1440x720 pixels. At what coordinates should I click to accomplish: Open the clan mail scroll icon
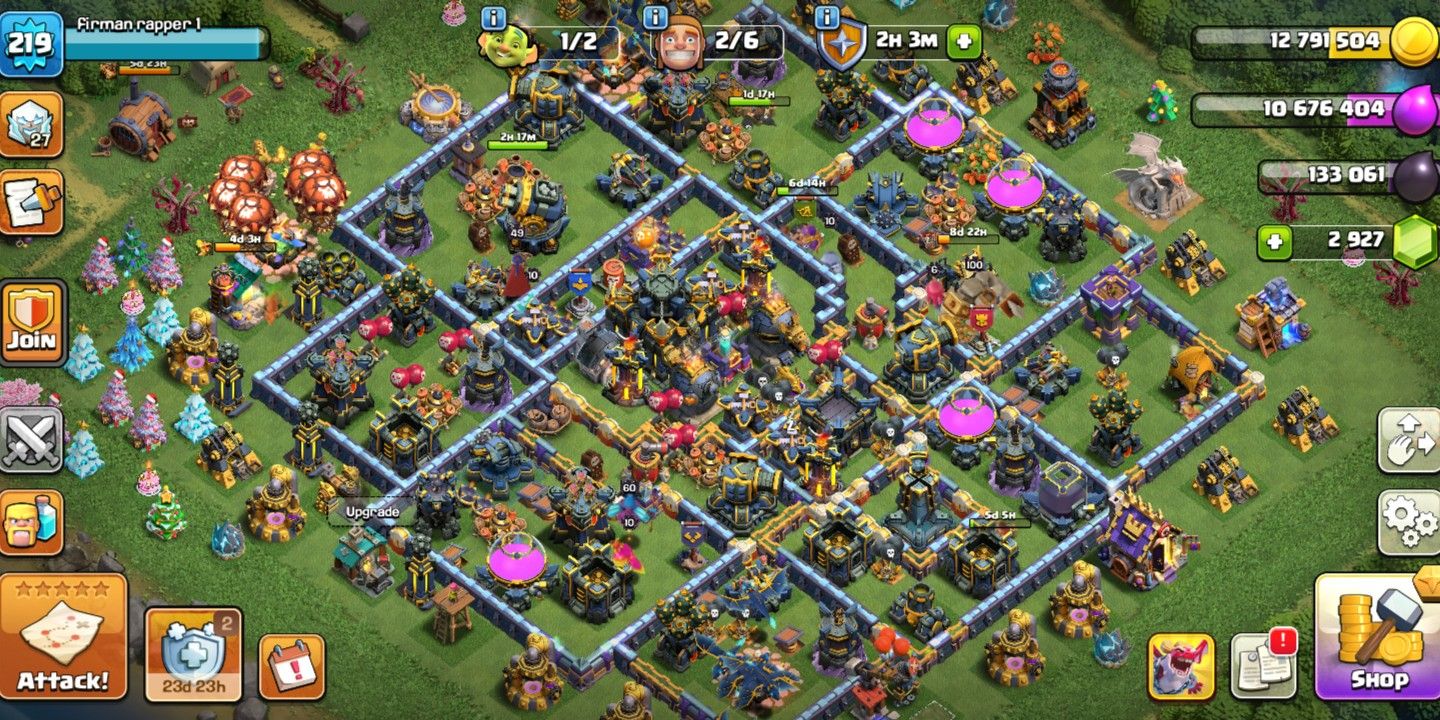(x=32, y=200)
